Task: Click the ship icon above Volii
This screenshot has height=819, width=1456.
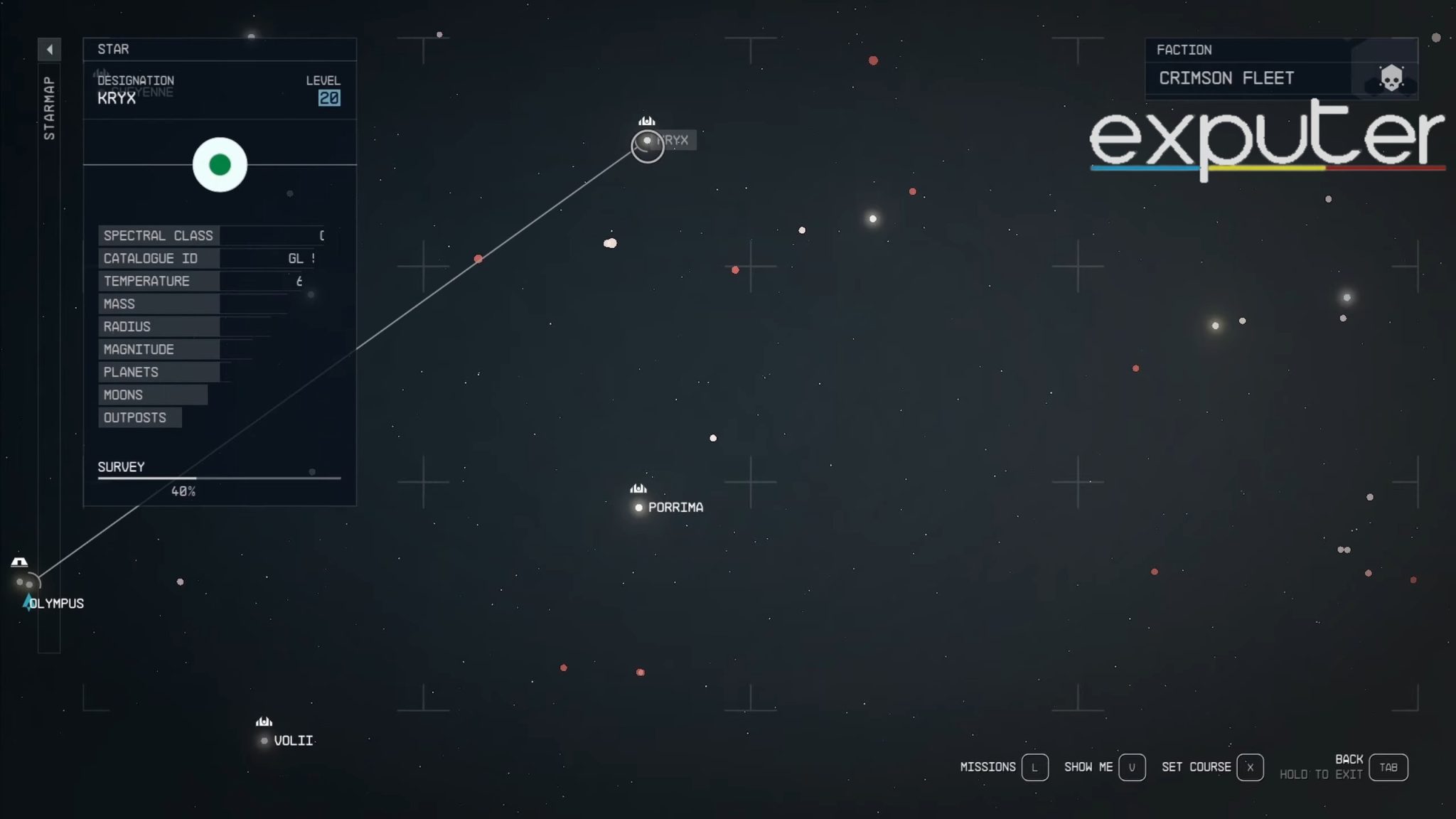Action: [x=264, y=722]
